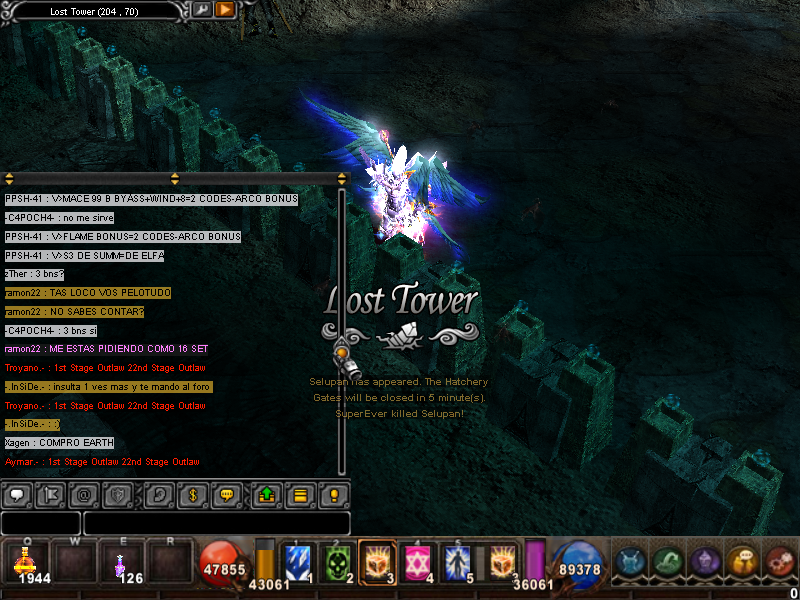Screen dimensions: 800x600
Task: Toggle the ear whisper button
Action: (159, 494)
